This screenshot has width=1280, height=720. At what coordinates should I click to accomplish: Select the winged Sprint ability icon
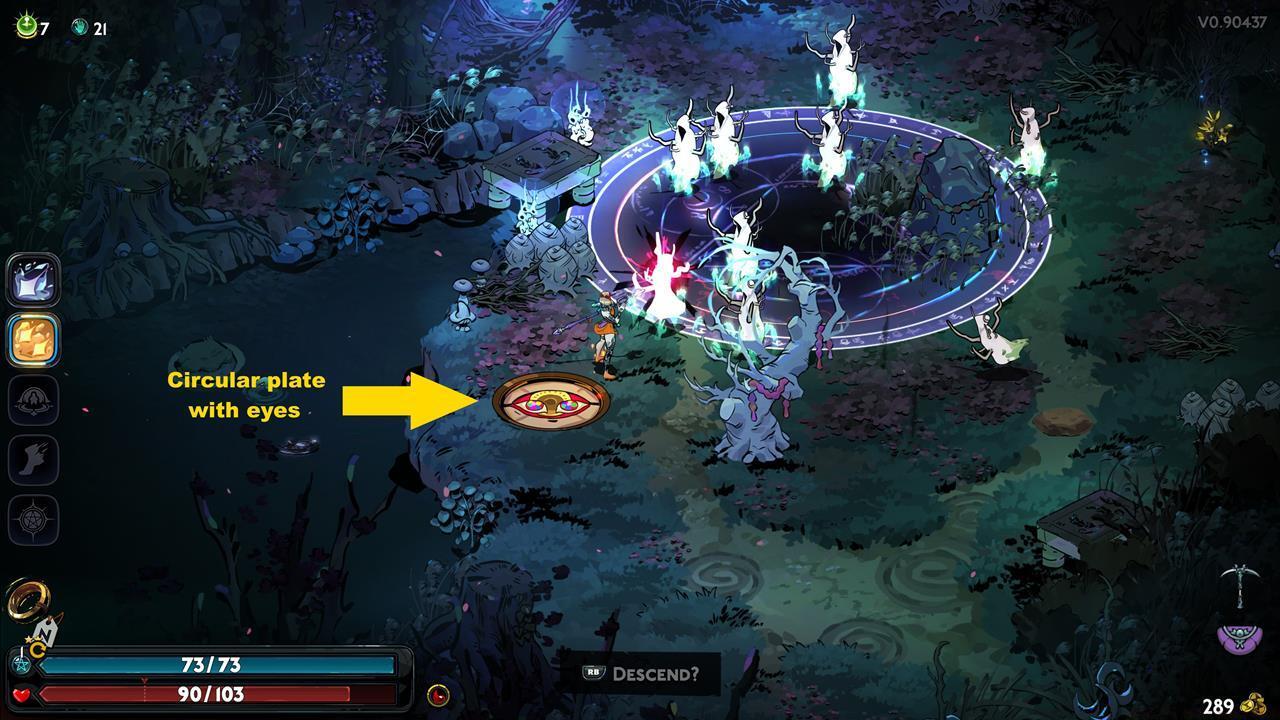33,461
